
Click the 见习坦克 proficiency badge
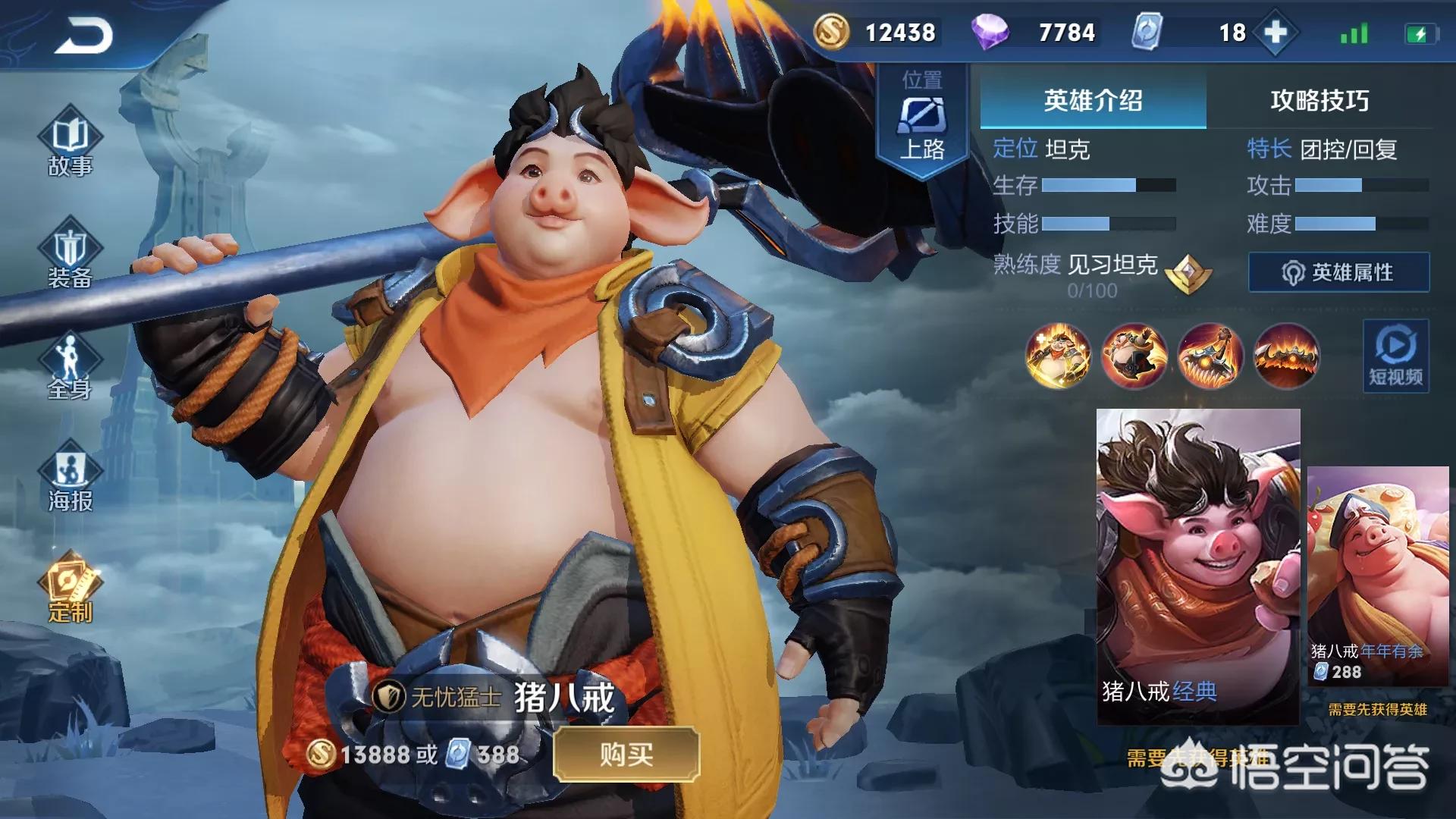(x=1188, y=273)
